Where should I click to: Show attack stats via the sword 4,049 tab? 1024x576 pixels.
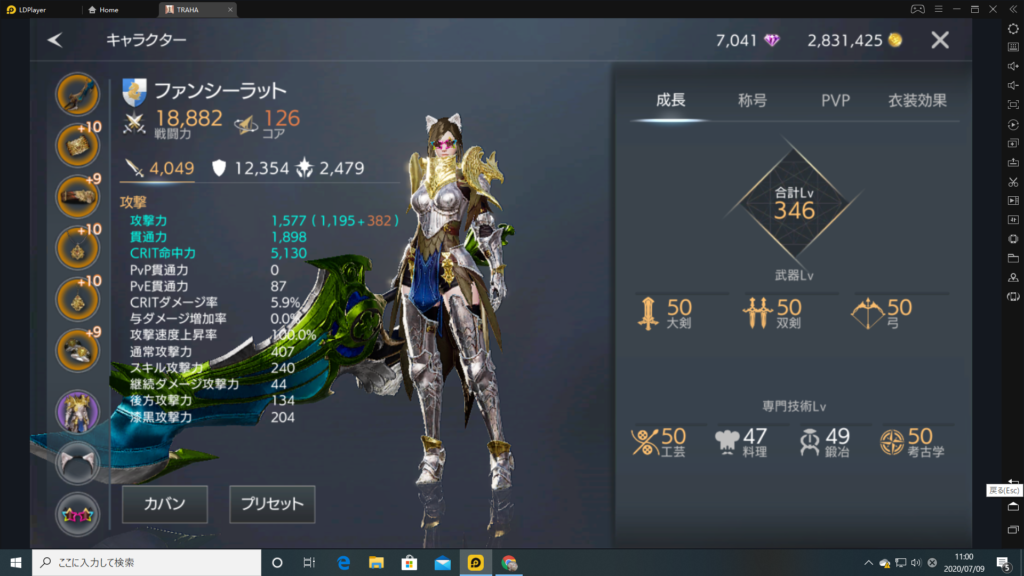click(158, 169)
